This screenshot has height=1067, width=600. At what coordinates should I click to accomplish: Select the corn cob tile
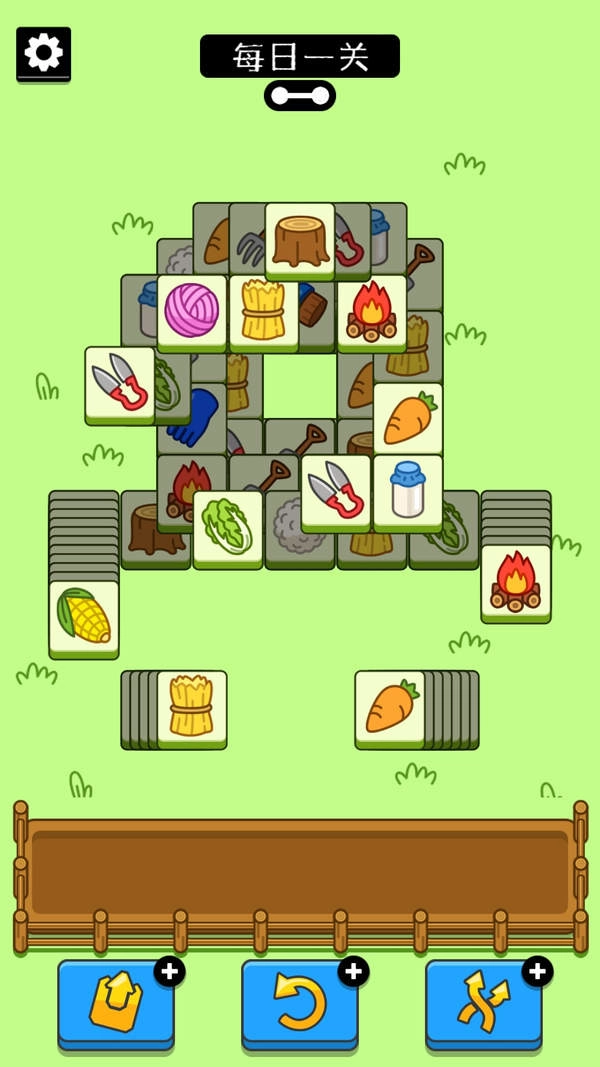click(84, 617)
